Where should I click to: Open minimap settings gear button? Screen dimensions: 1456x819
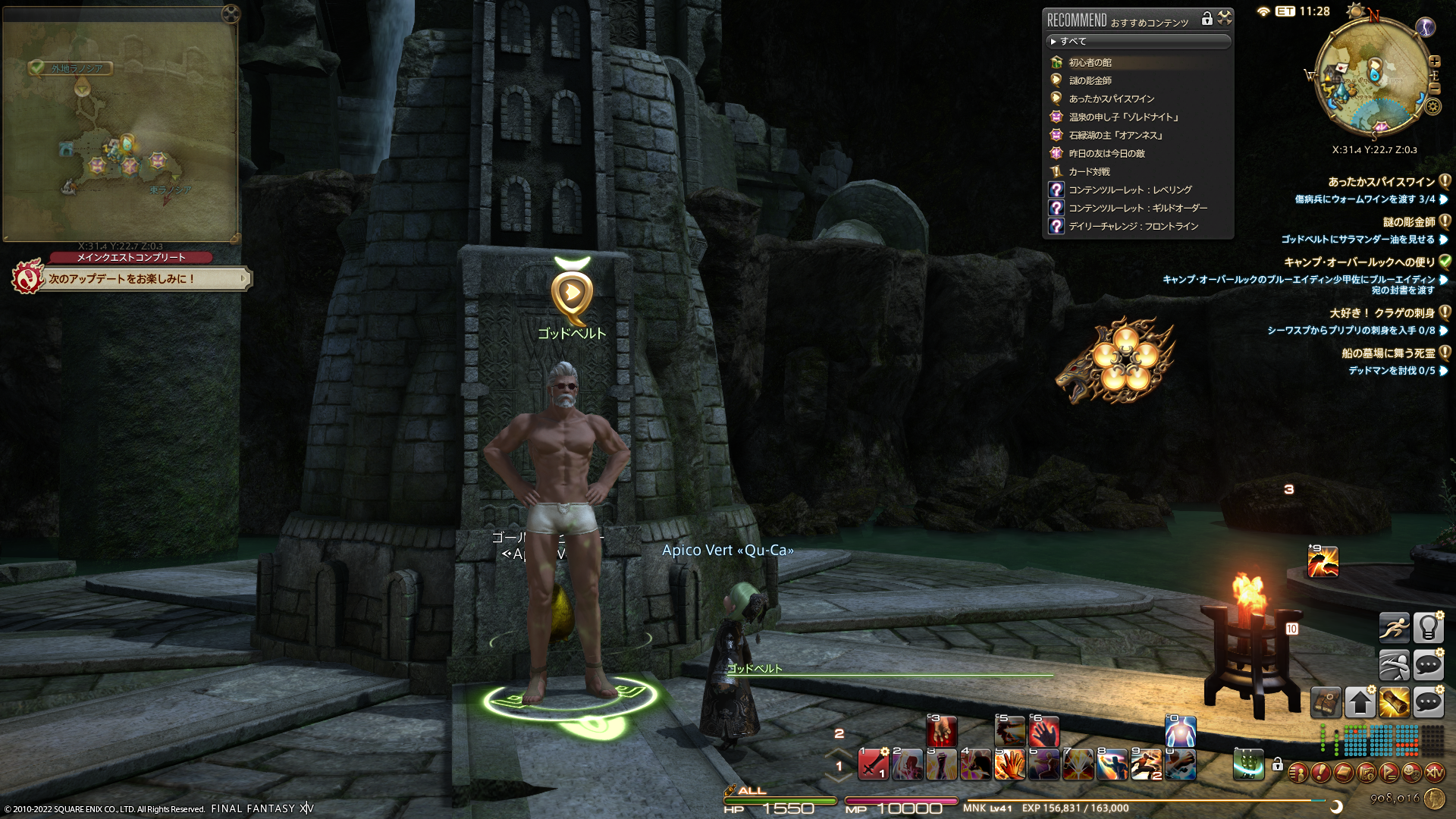[x=1432, y=106]
